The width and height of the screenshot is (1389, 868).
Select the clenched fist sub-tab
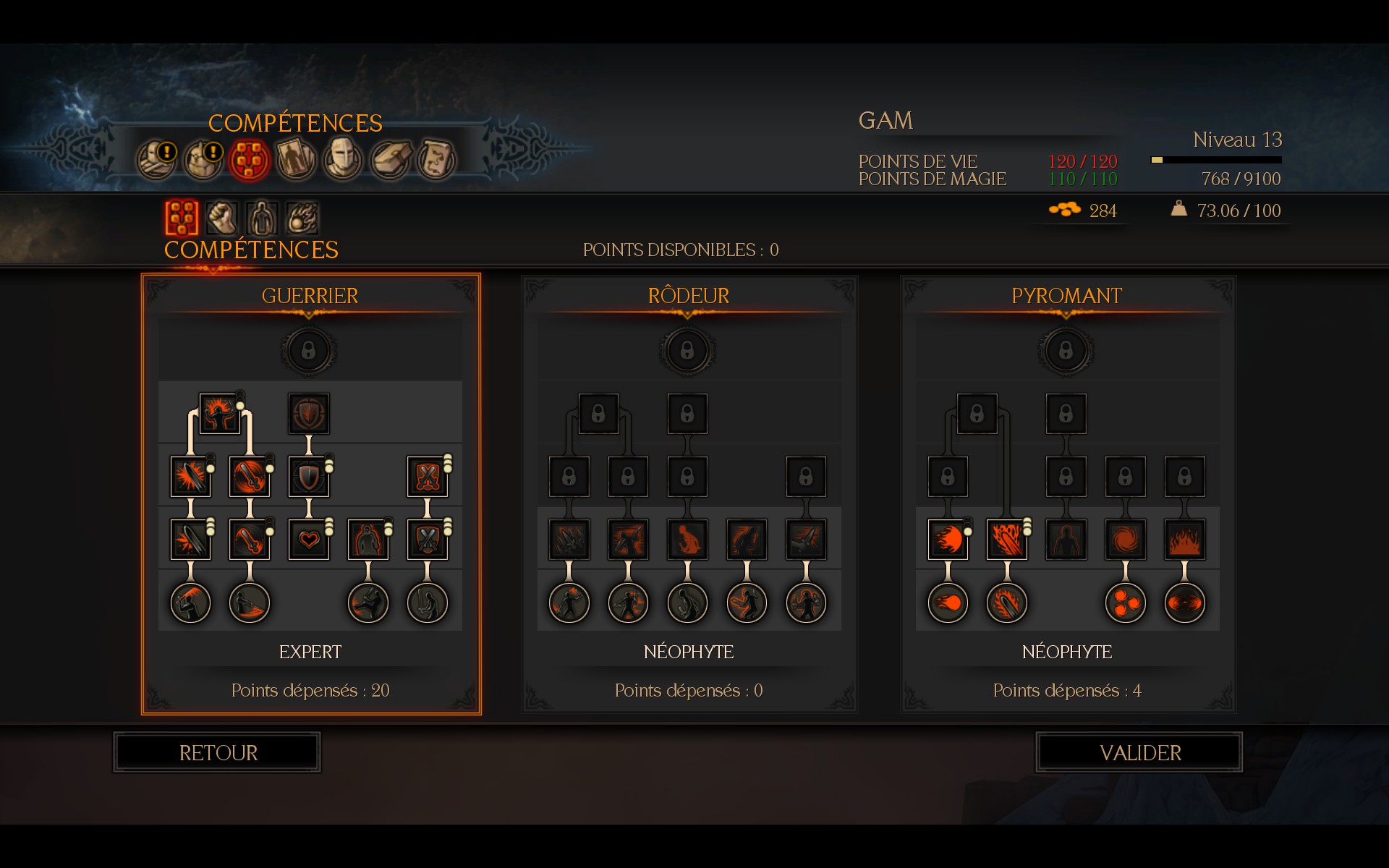222,217
